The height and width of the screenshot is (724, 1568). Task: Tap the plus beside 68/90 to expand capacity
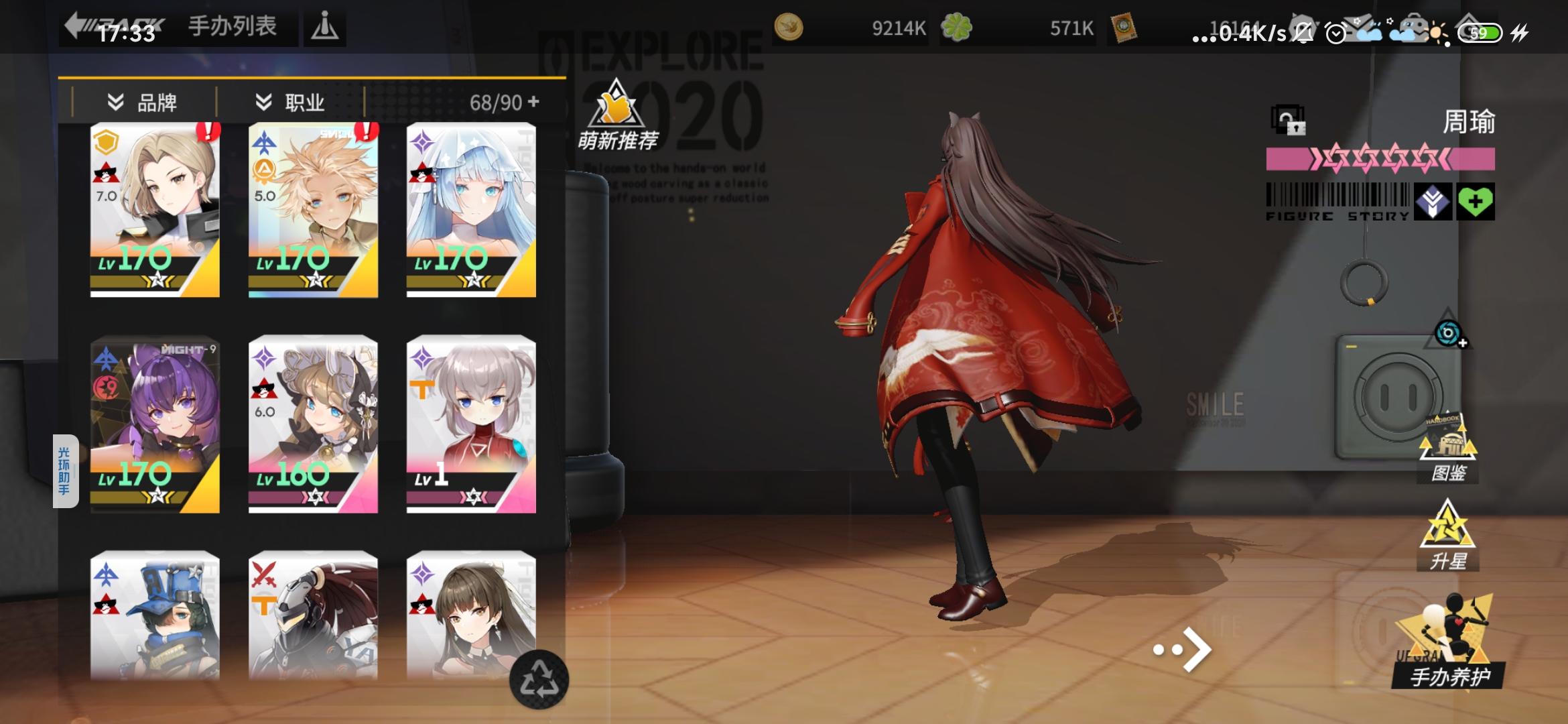click(532, 101)
